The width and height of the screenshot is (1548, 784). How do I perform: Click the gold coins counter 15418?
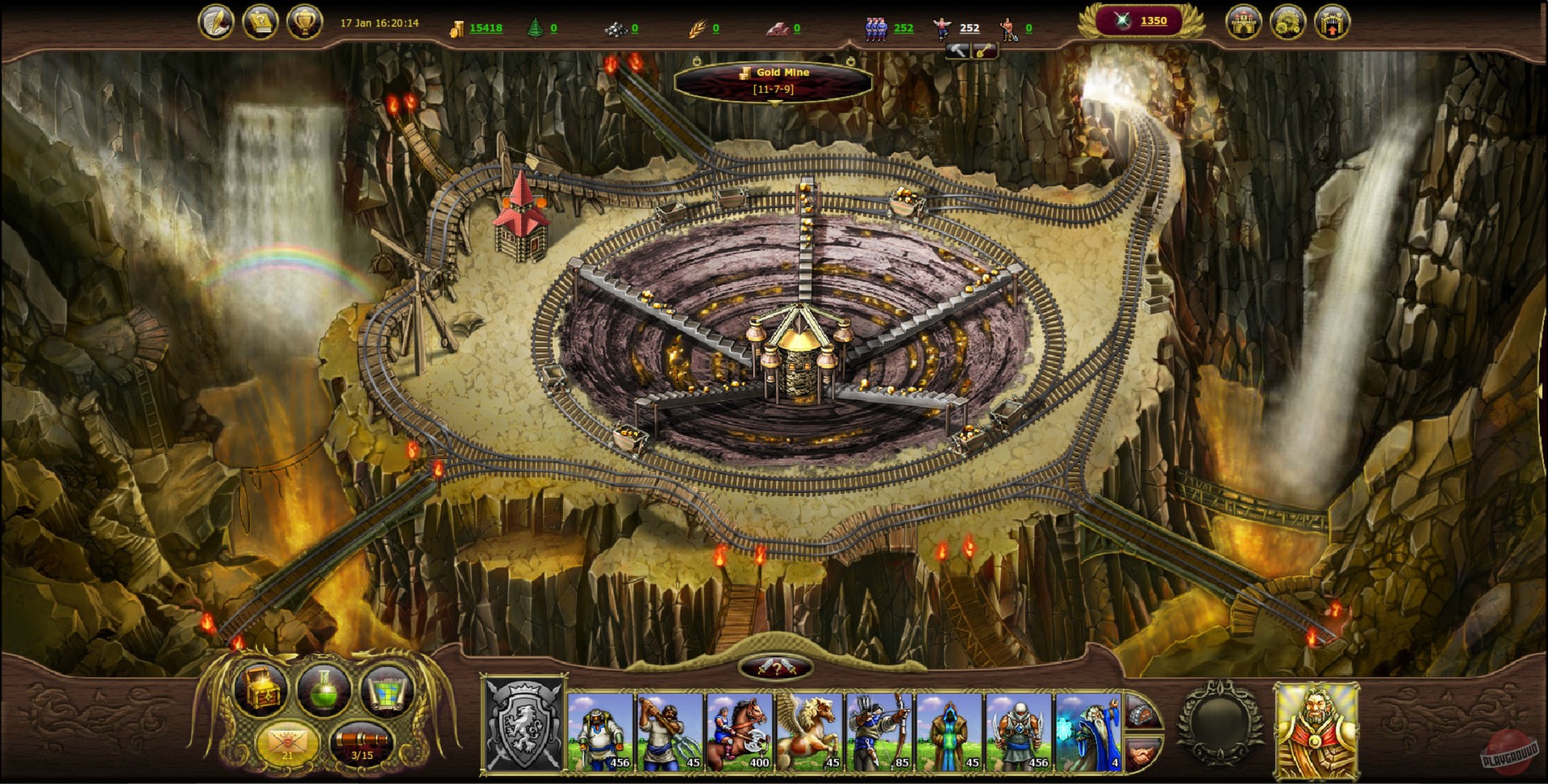coord(482,27)
